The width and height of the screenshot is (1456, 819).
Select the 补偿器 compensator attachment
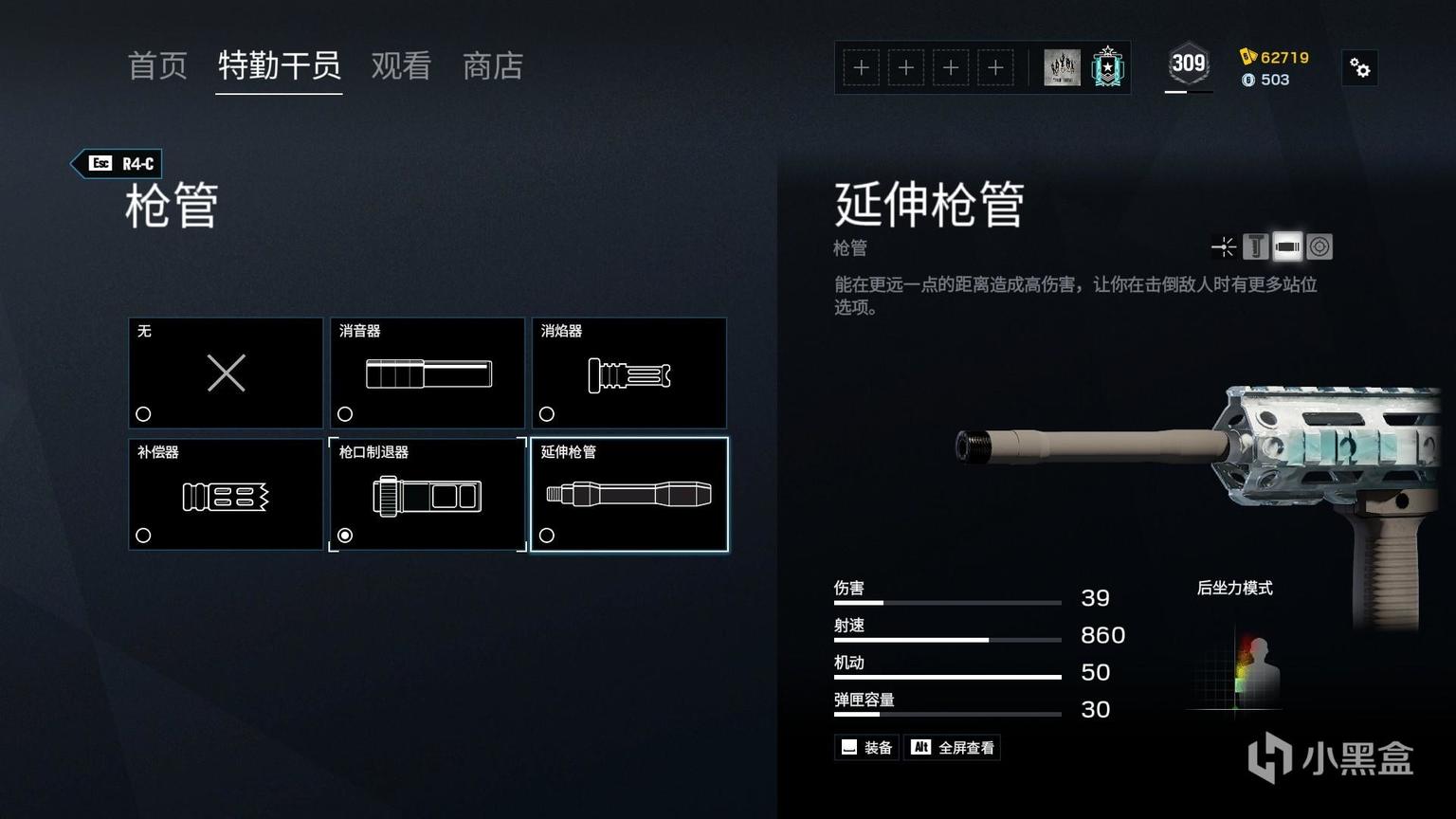click(x=226, y=494)
